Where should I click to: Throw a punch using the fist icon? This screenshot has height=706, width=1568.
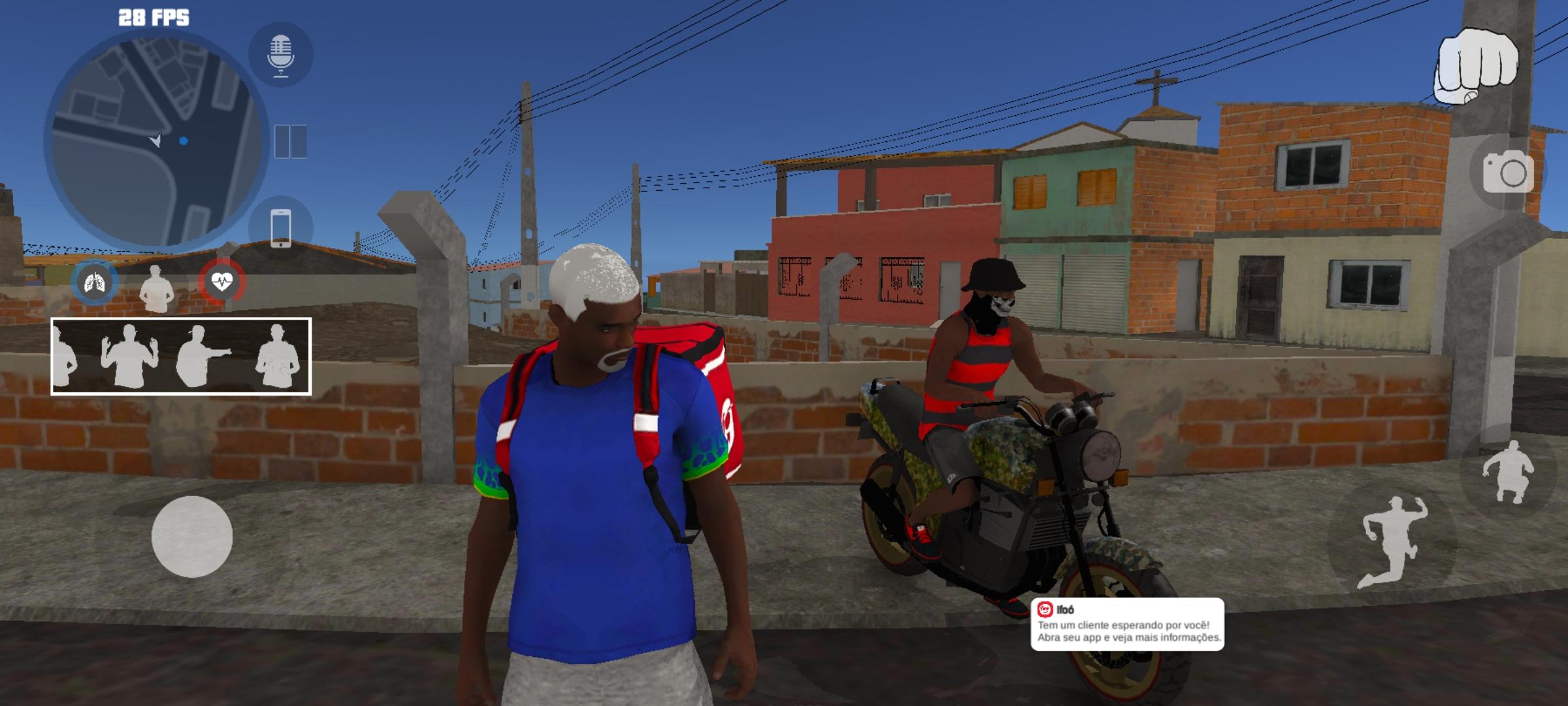1480,63
